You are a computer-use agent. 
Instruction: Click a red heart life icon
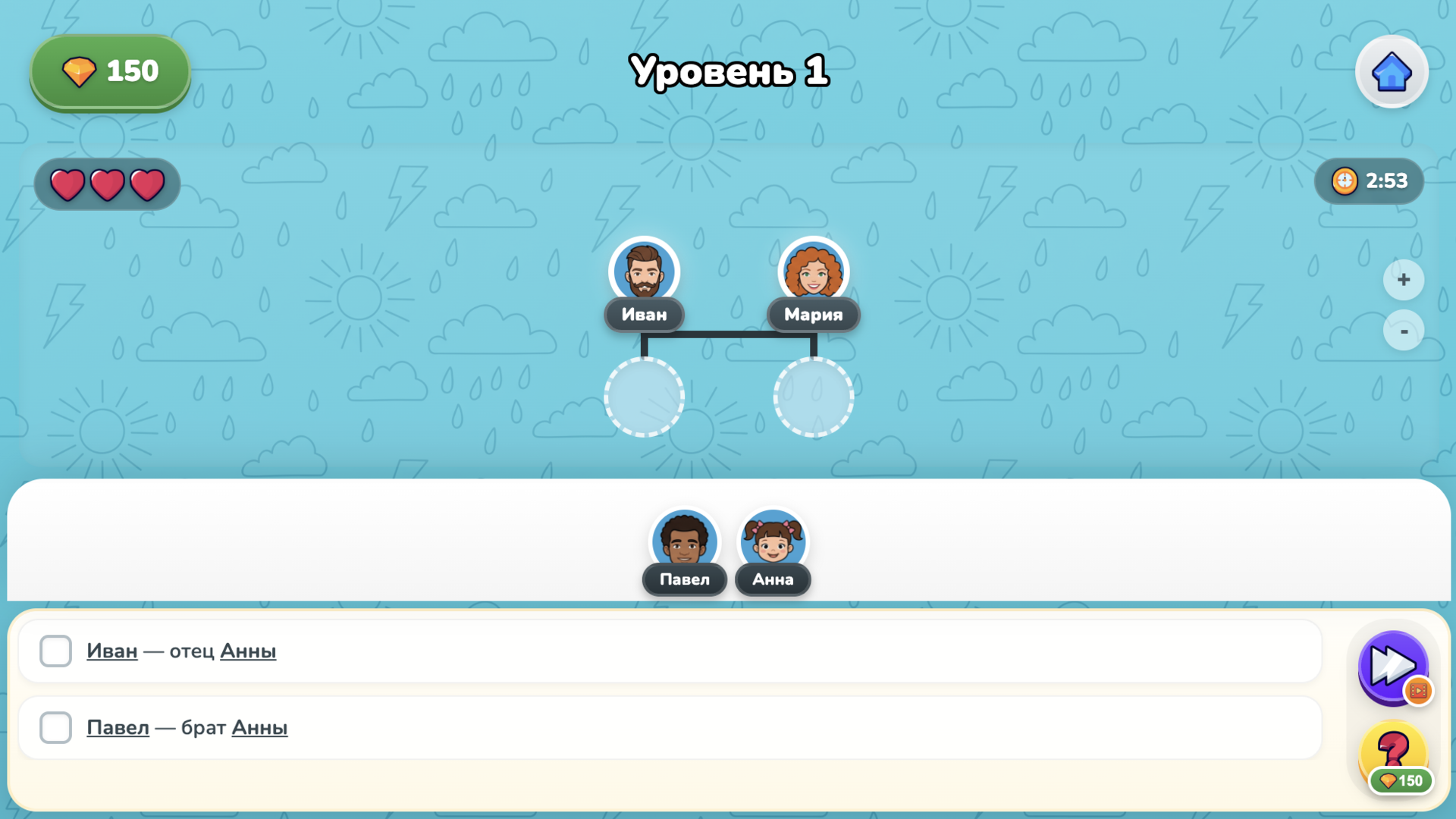[x=68, y=184]
